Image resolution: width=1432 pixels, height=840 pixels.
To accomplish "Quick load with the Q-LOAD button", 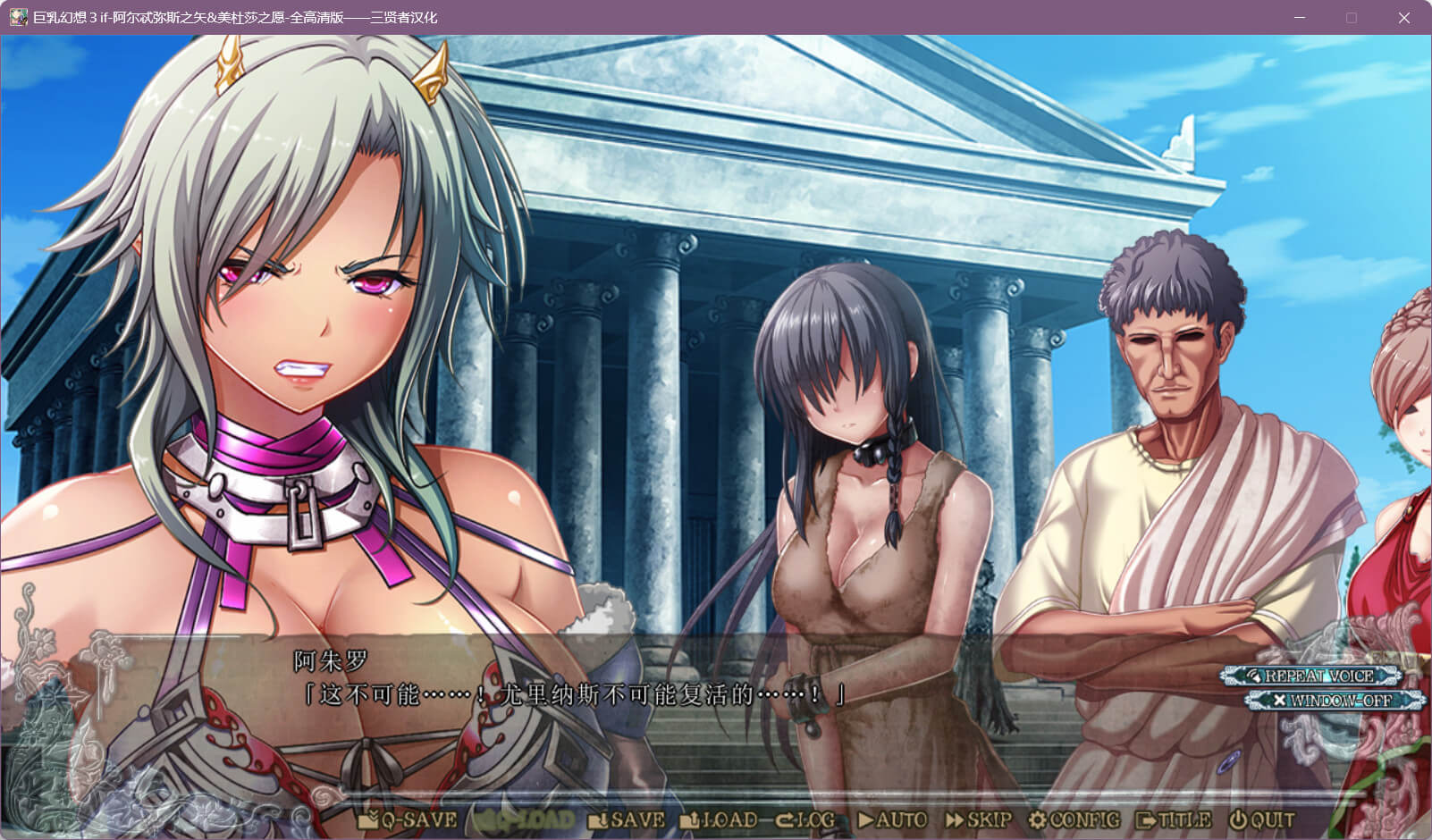I will click(x=524, y=819).
